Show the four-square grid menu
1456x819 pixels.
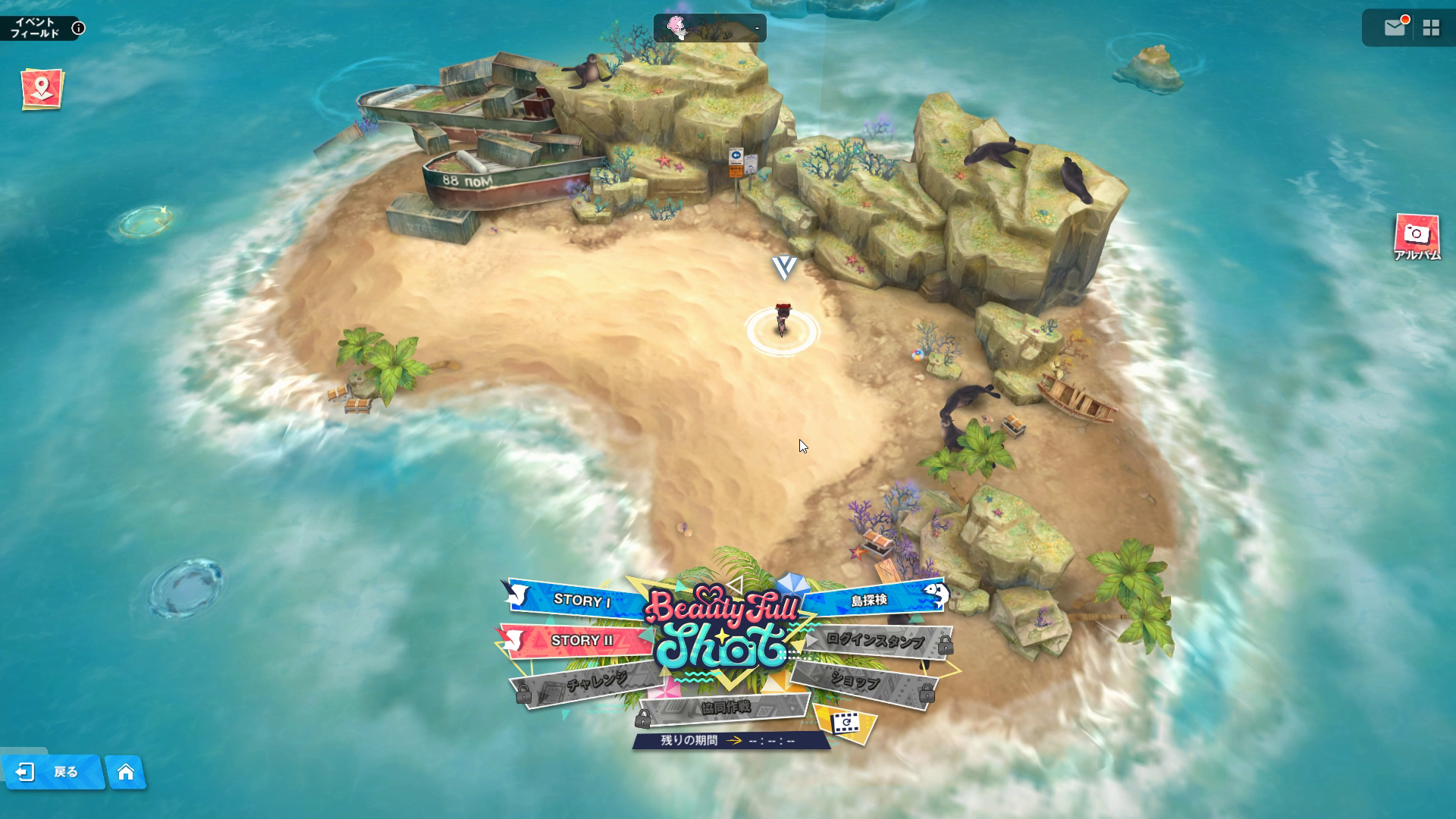[x=1431, y=28]
